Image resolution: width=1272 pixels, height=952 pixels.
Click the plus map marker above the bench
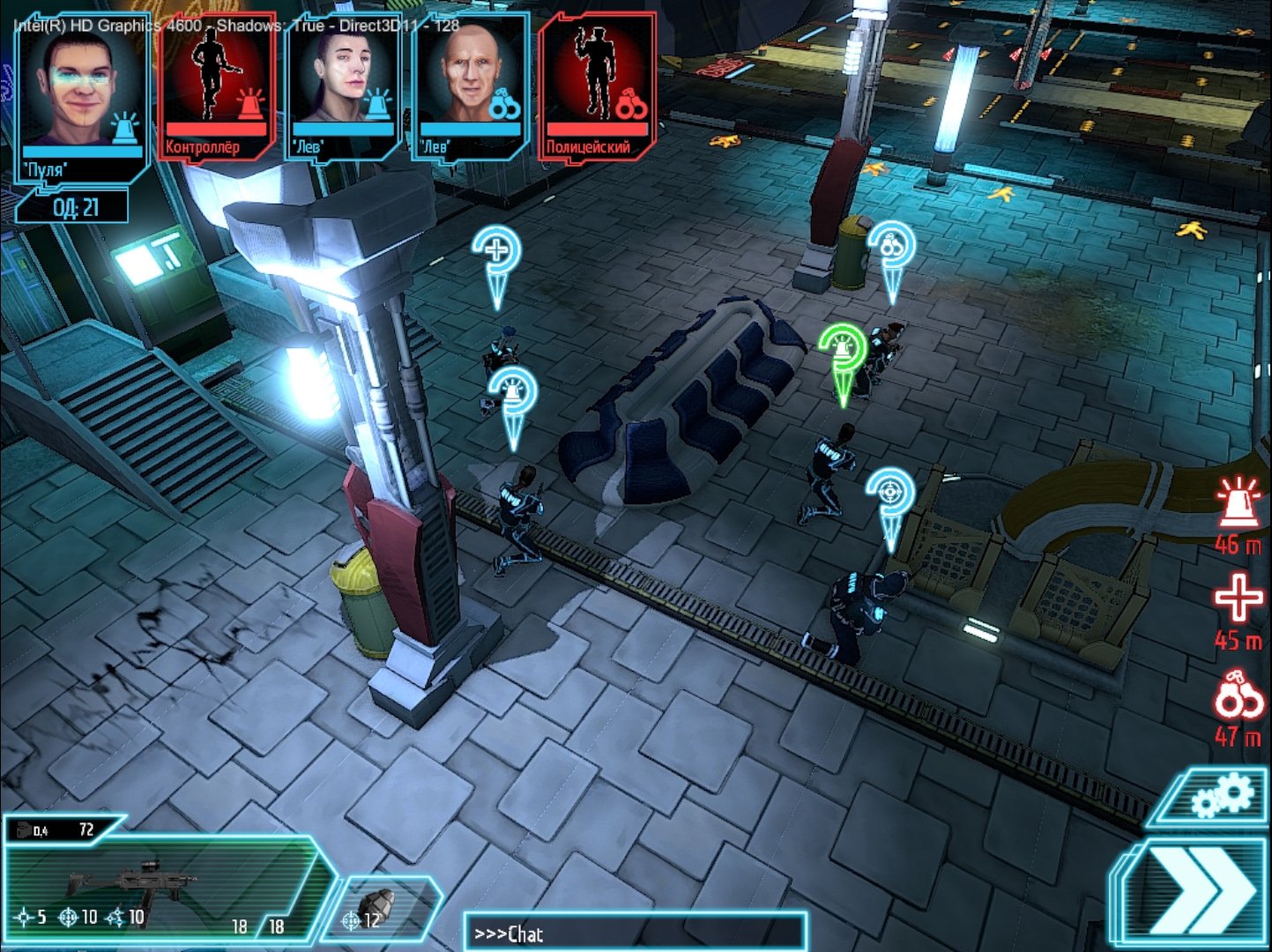tap(496, 251)
